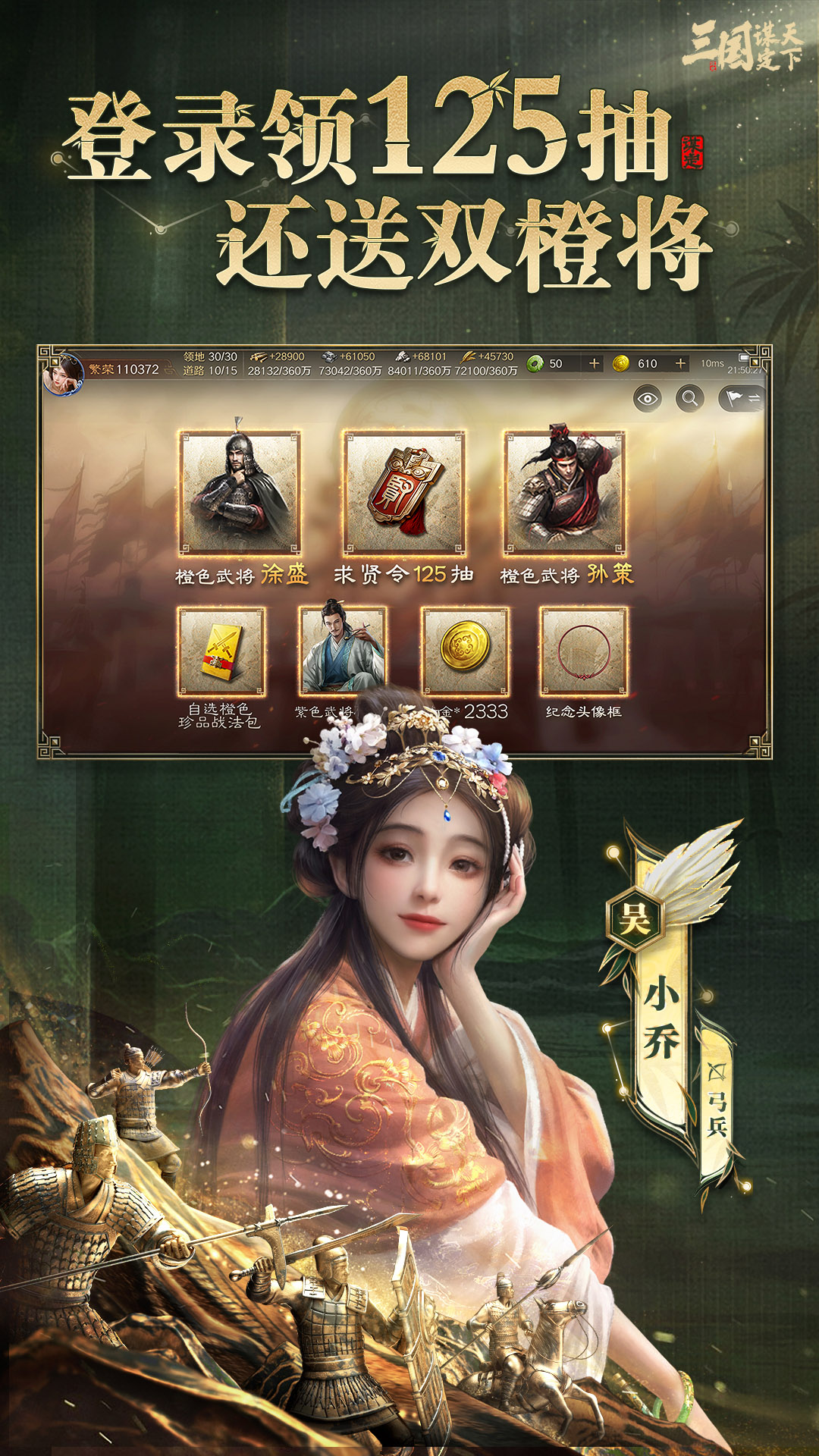
Task: Choose the 求贤令 125 抽 reward
Action: (x=403, y=492)
